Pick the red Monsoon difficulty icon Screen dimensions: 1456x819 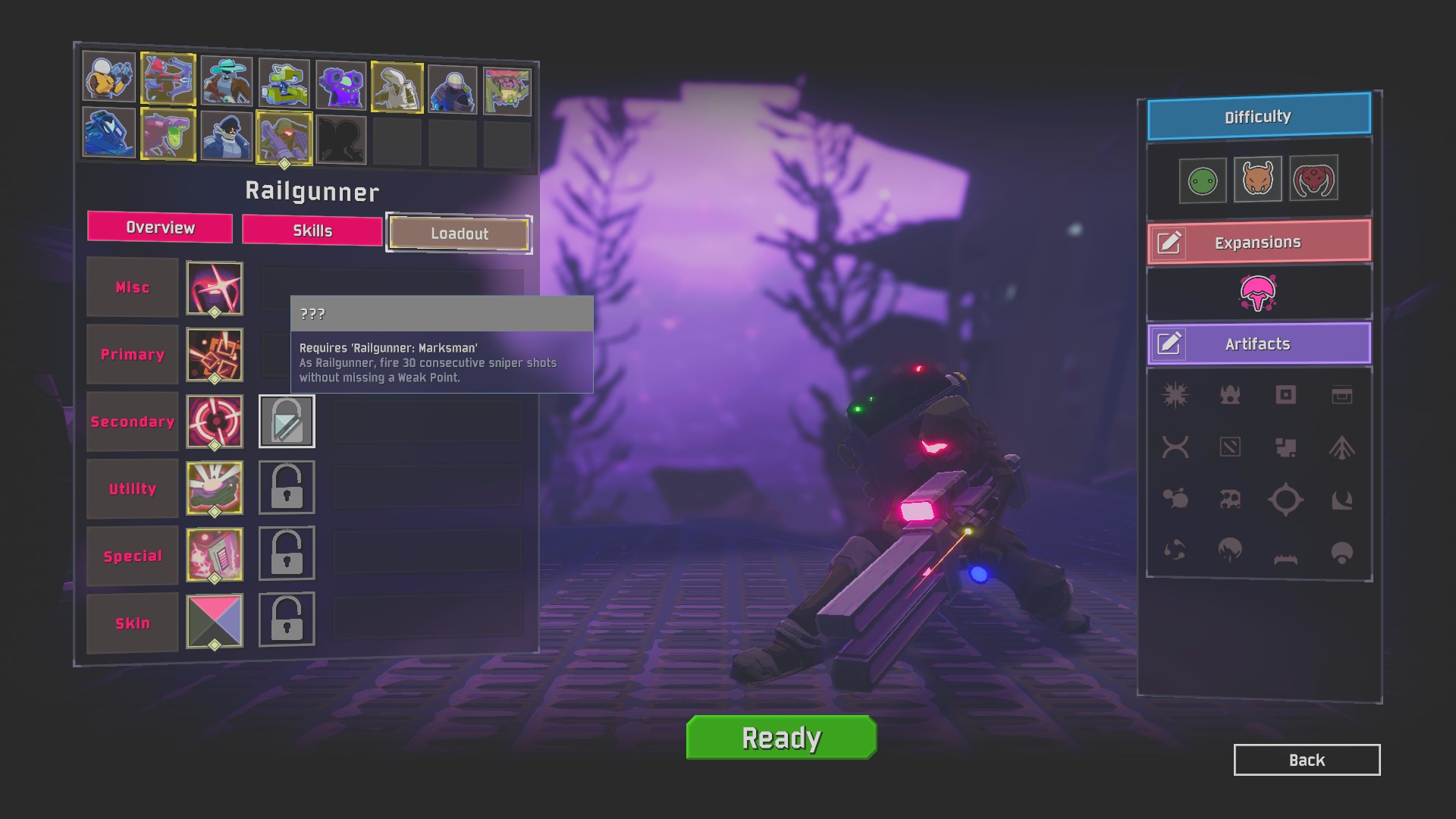(x=1313, y=178)
